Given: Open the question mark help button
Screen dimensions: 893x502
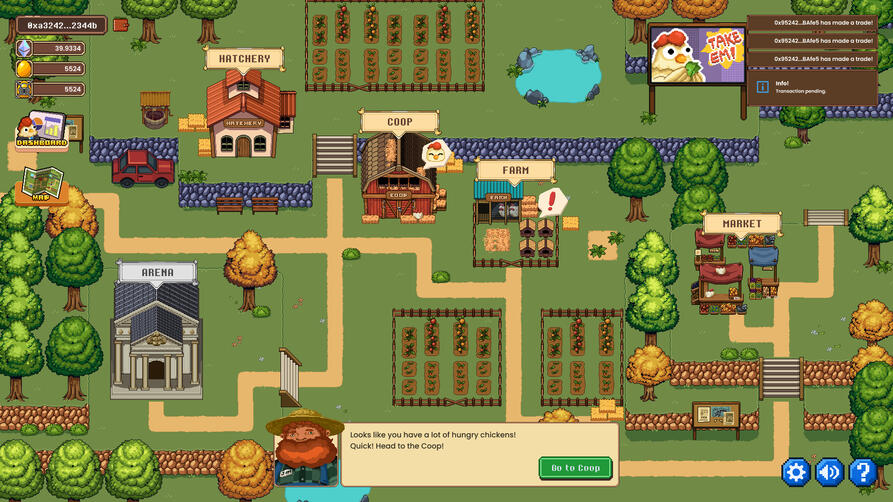Looking at the screenshot, I should point(862,472).
